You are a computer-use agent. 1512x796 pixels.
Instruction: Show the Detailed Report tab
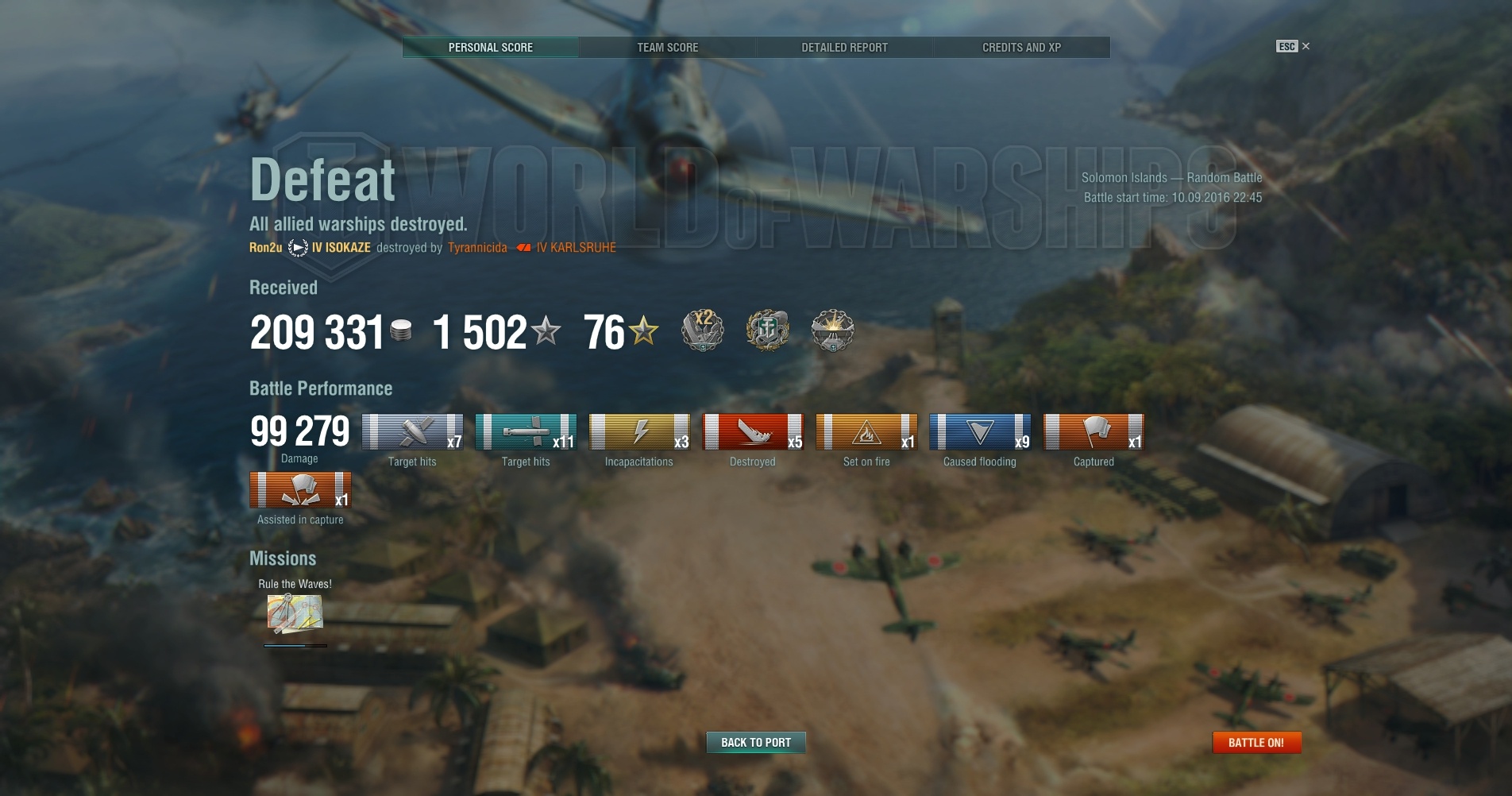(x=844, y=48)
